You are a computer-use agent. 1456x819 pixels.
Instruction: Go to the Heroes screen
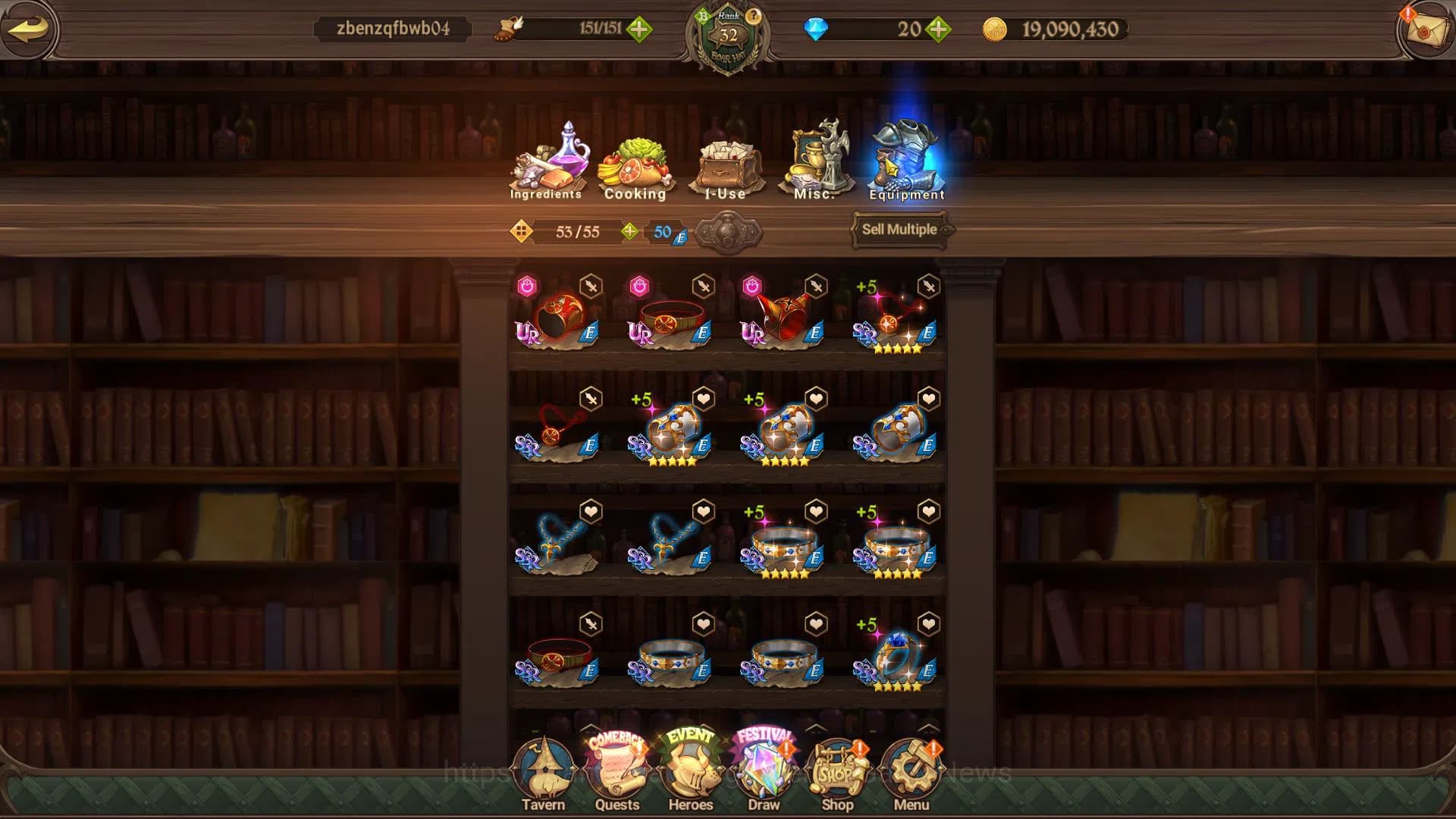690,773
